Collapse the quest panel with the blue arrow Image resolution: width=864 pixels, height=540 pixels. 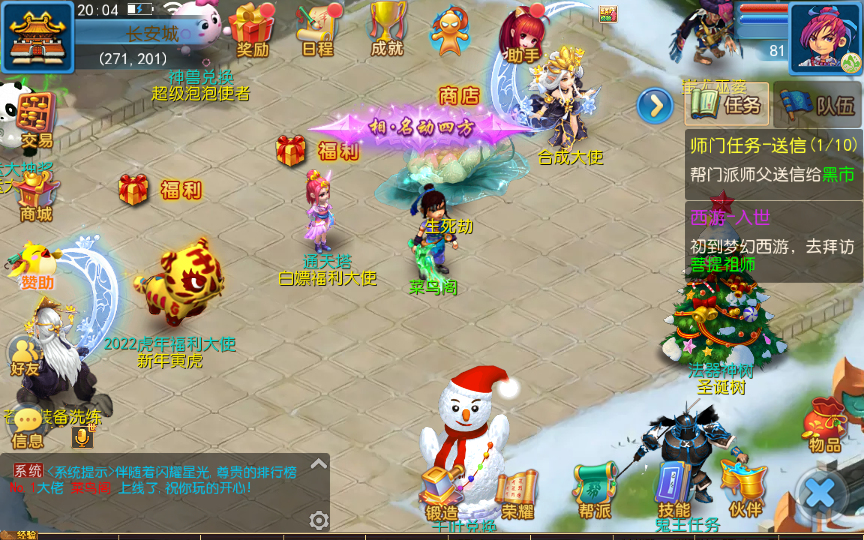point(655,104)
